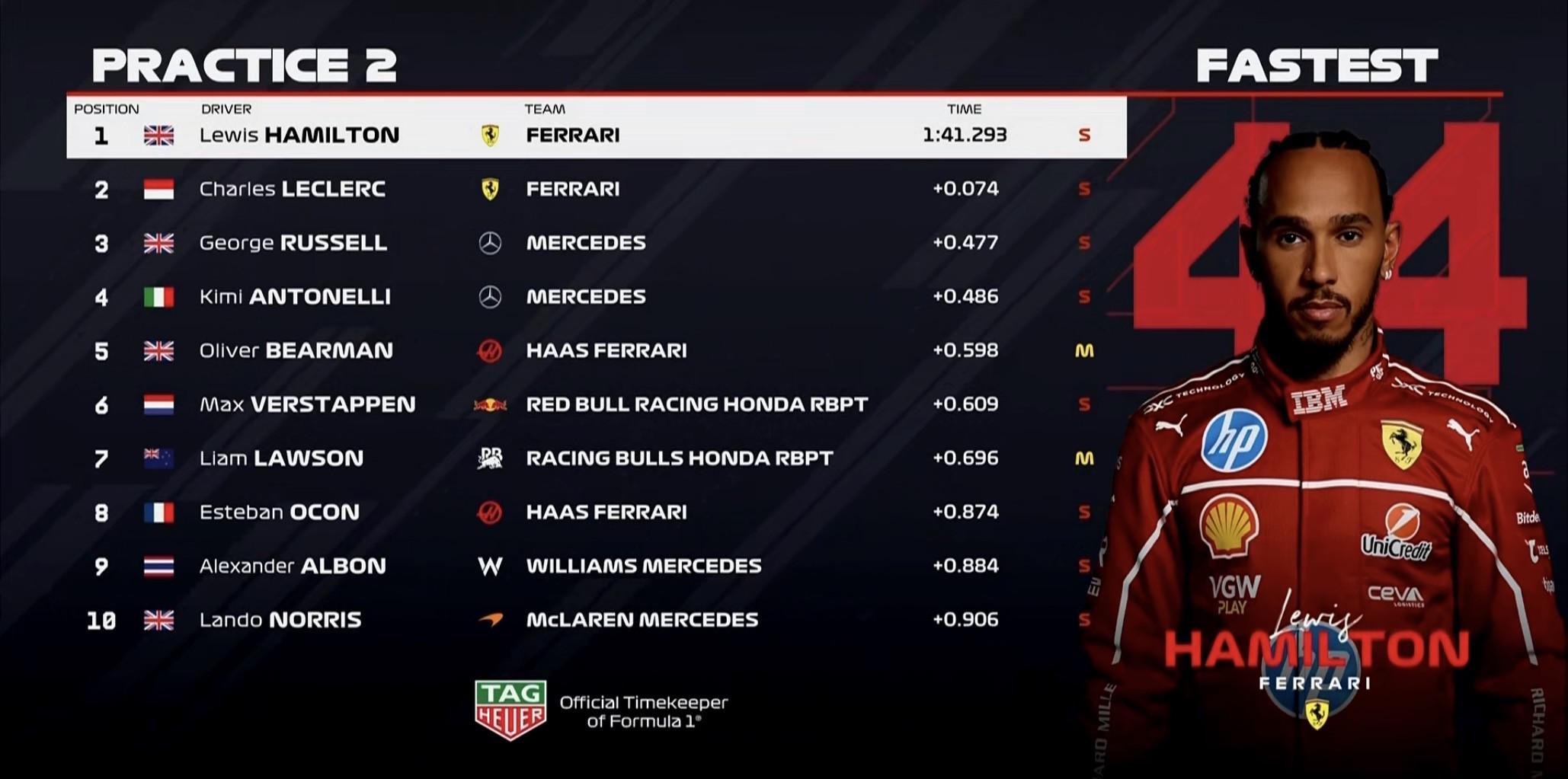The height and width of the screenshot is (779, 1568).
Task: Choose the Liam Lawson entry
Action: tap(281, 458)
